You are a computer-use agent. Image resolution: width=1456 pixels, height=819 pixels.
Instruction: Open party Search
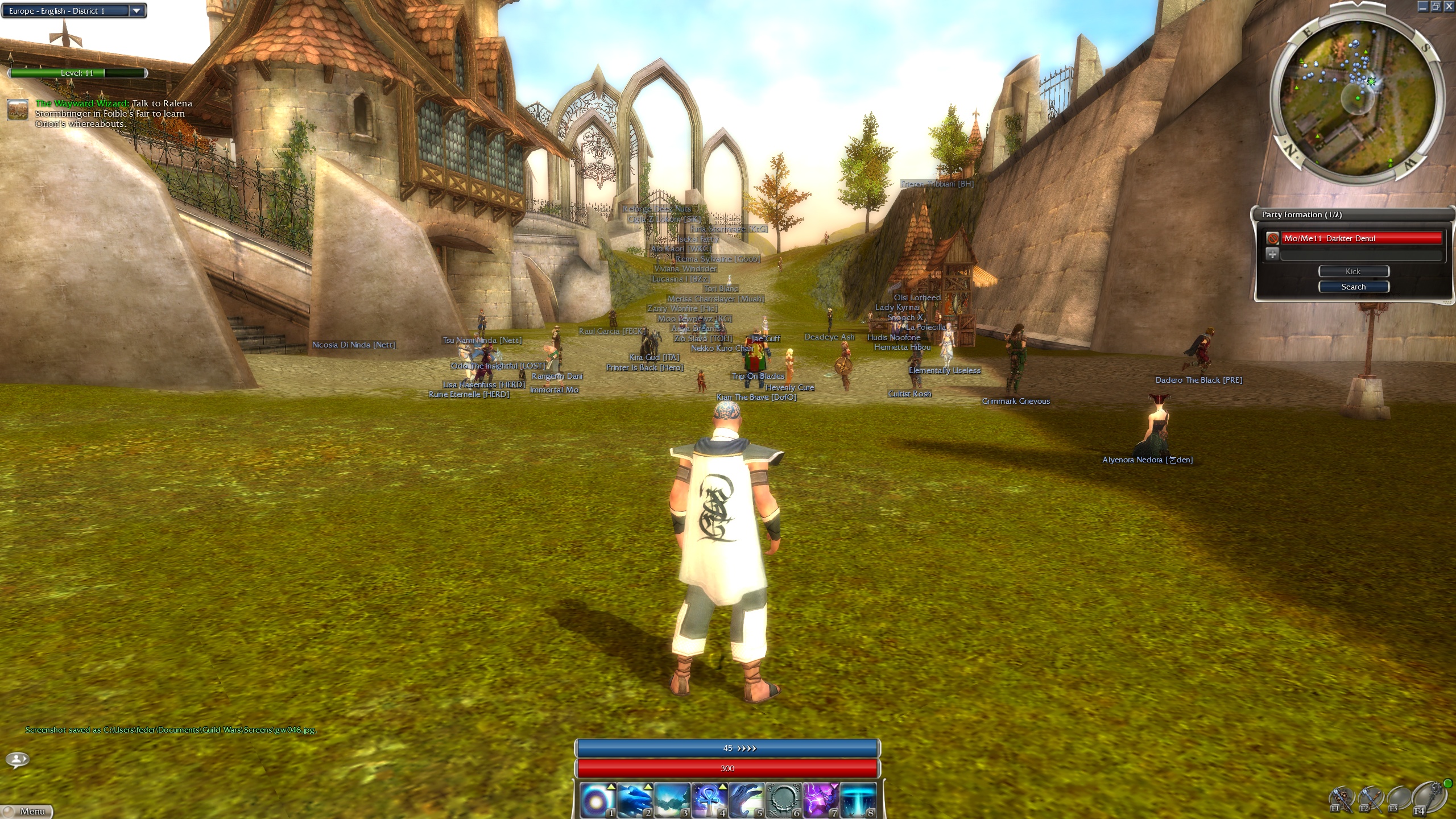(1353, 287)
